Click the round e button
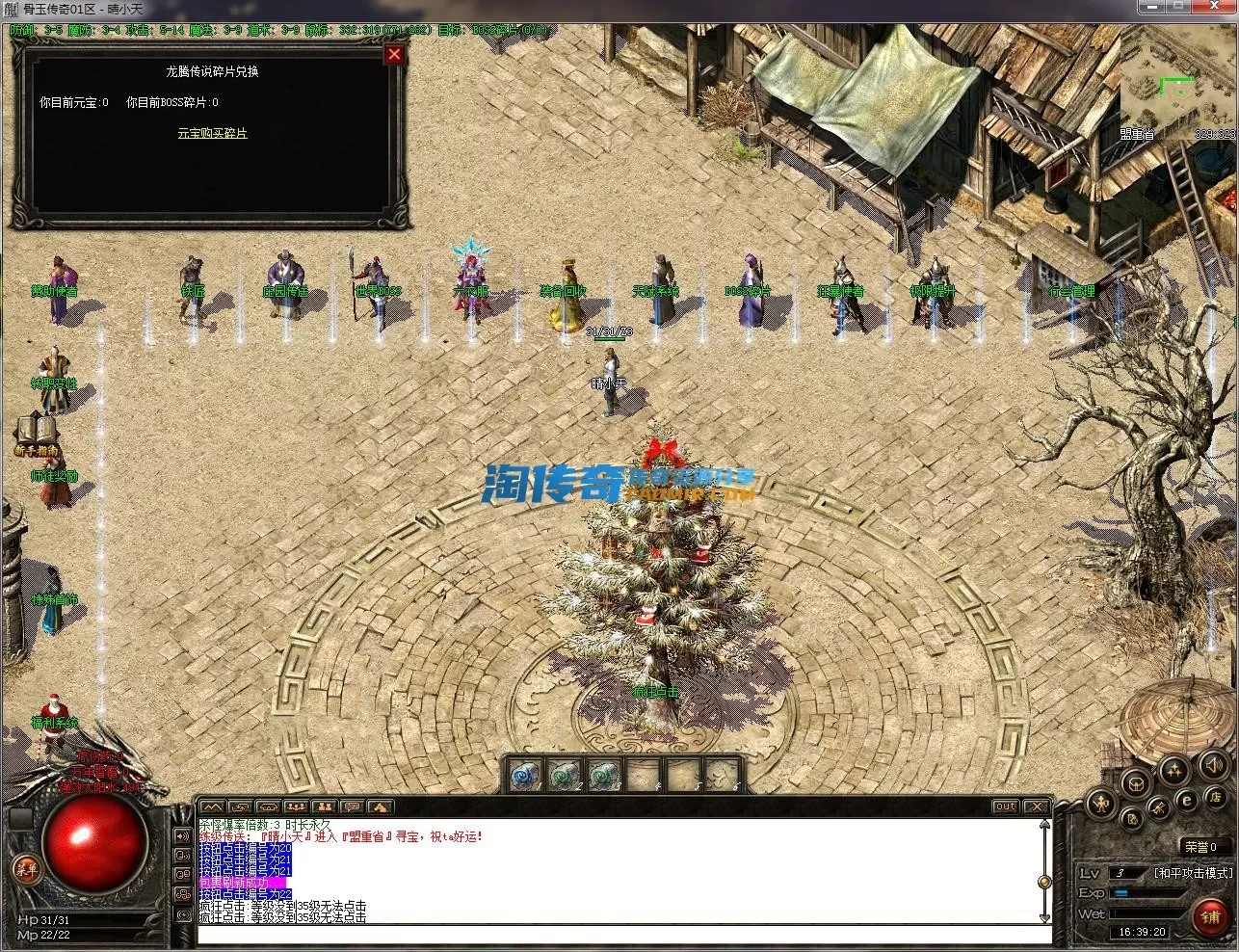 1188,799
